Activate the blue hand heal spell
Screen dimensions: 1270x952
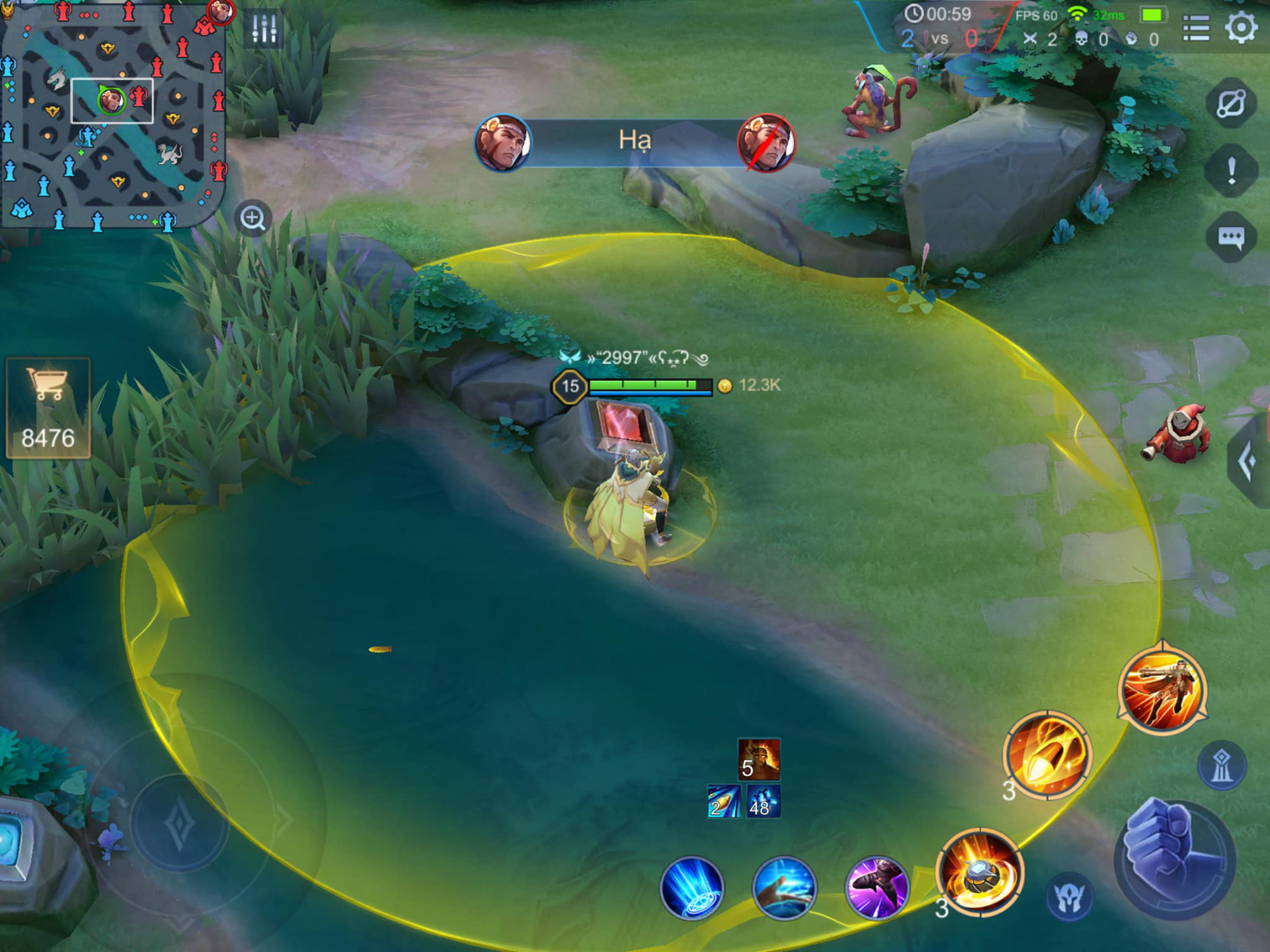tap(784, 887)
